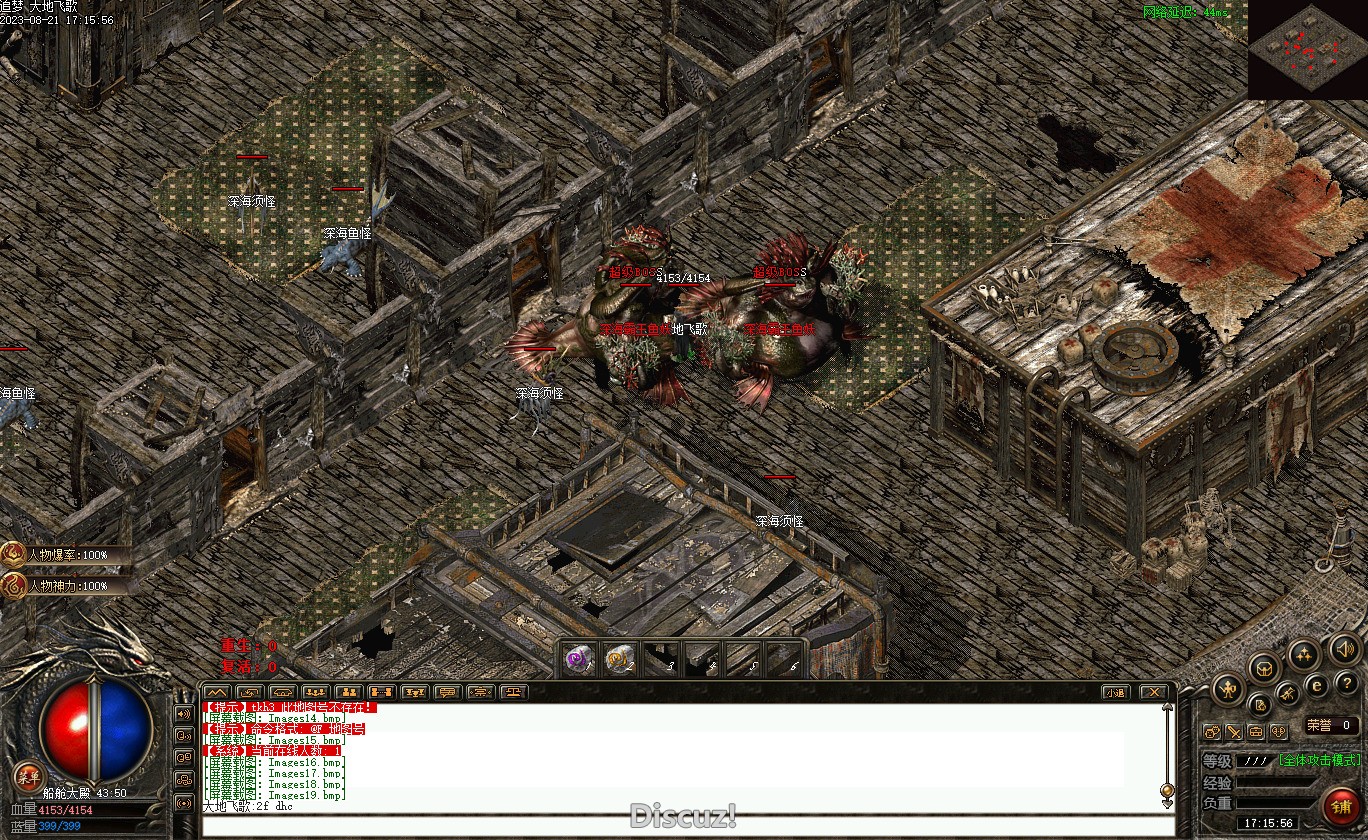Open the bag inventory icon
This screenshot has width=1368, height=840.
pos(1265,668)
